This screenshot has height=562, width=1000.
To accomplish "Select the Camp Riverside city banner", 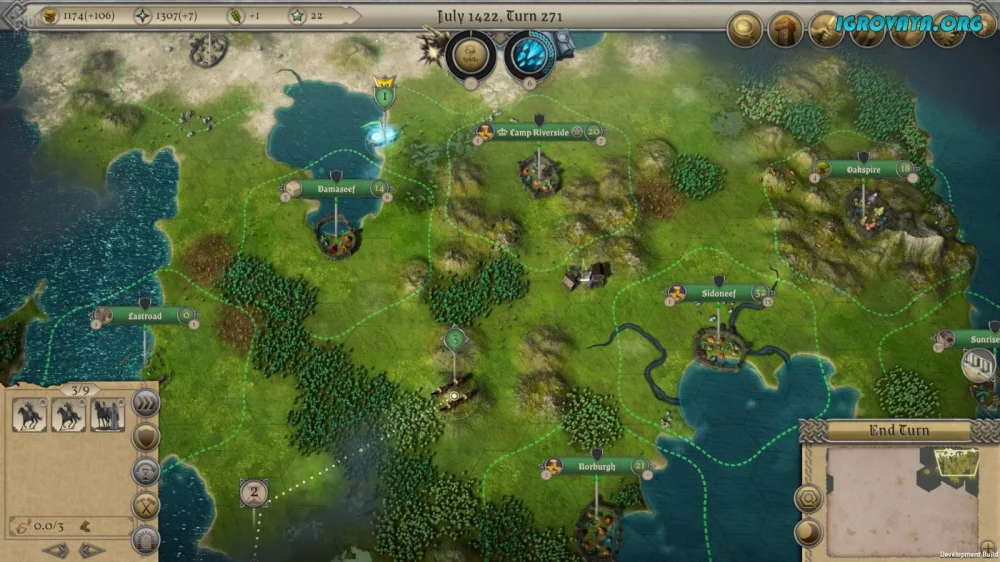I will [540, 132].
